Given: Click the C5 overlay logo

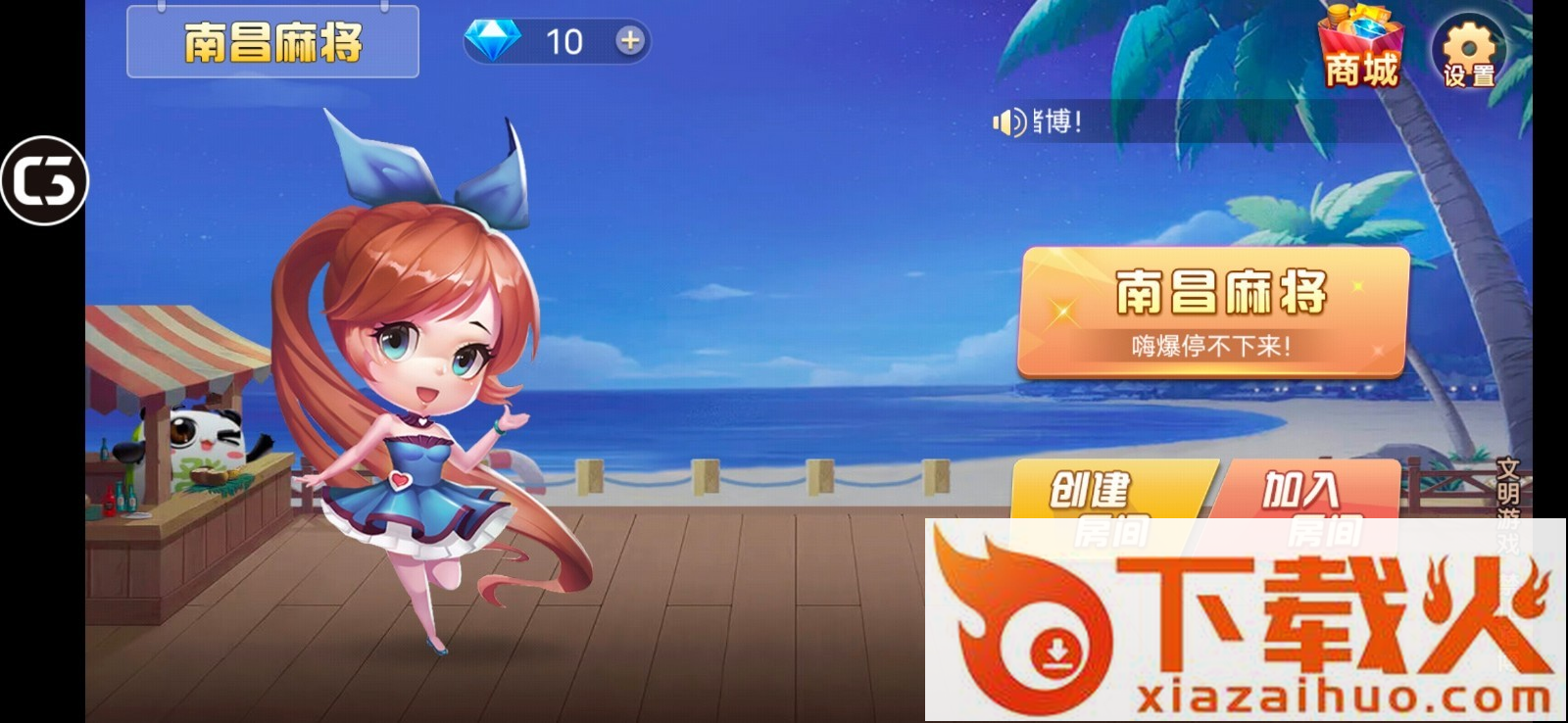Looking at the screenshot, I should [44, 181].
